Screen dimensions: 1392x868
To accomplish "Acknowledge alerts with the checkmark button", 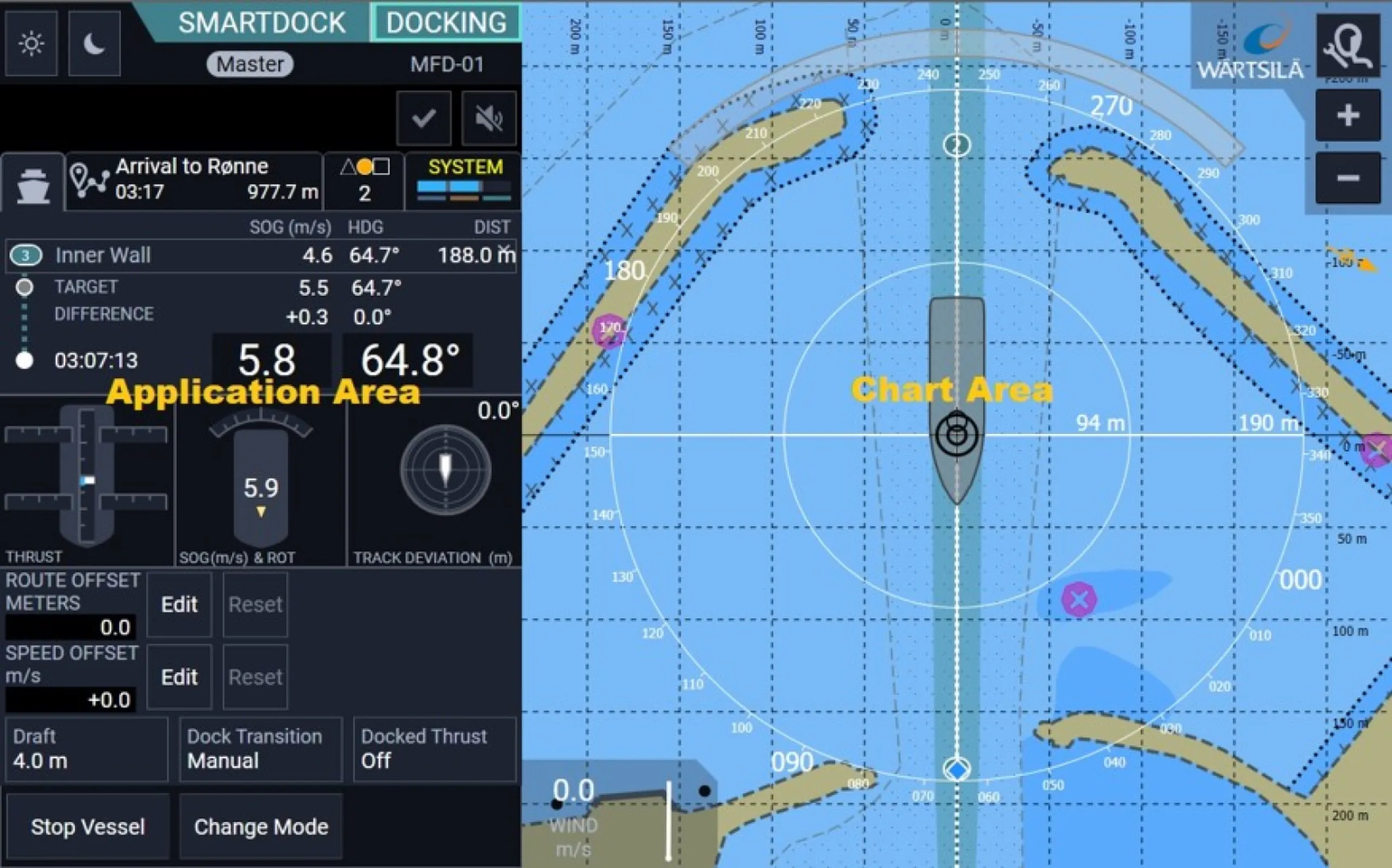I will [424, 118].
